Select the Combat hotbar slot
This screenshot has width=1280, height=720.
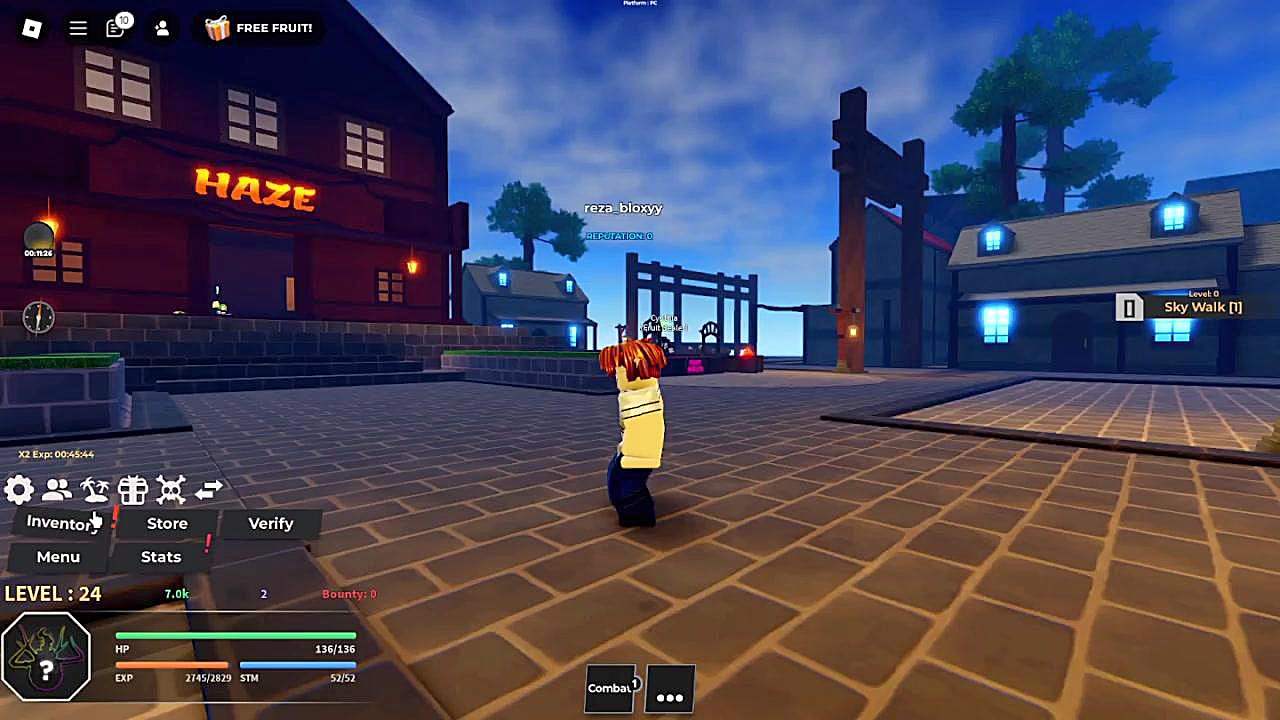610,689
